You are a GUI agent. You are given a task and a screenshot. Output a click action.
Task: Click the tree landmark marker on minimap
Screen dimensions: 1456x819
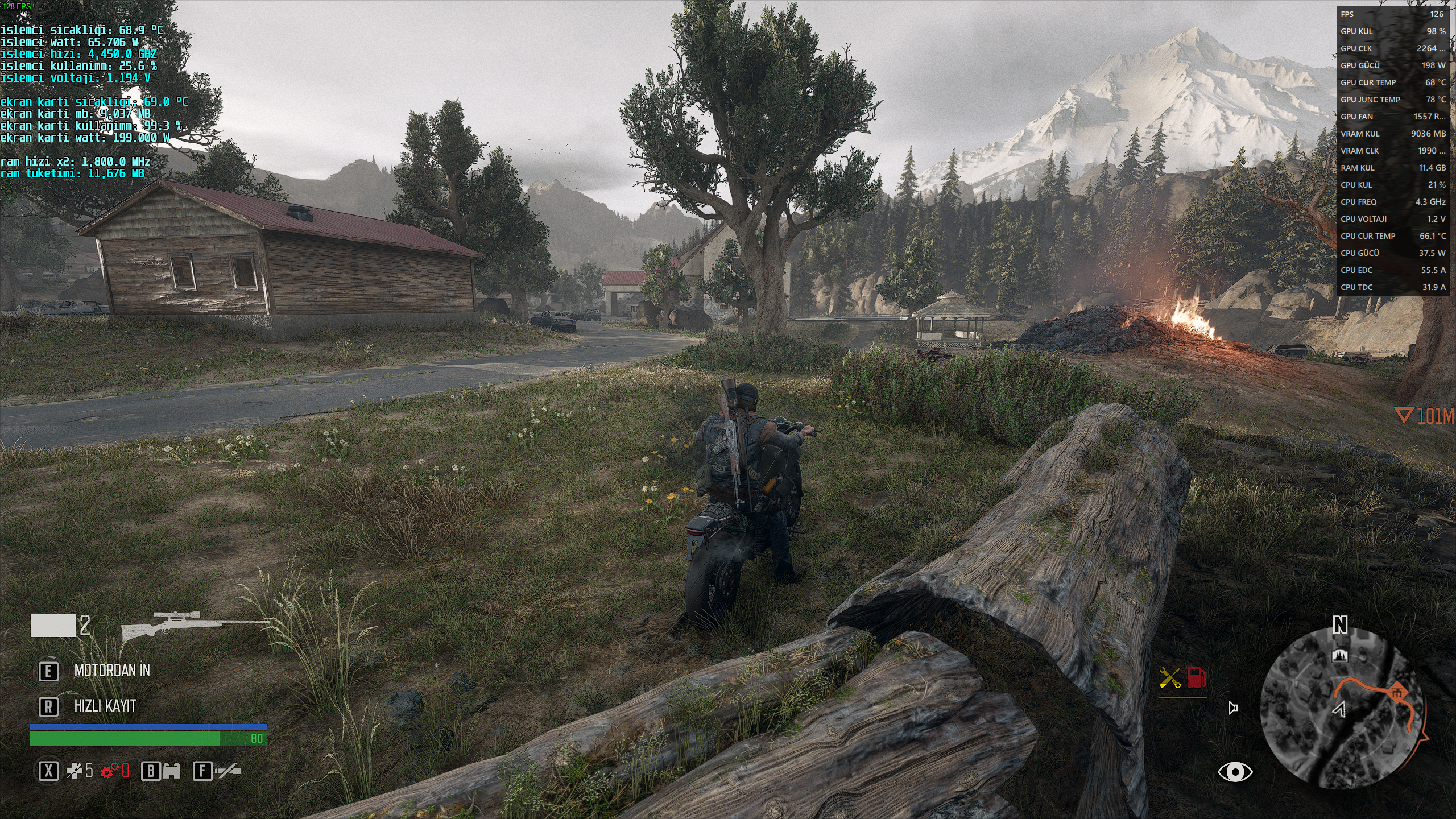click(1341, 655)
